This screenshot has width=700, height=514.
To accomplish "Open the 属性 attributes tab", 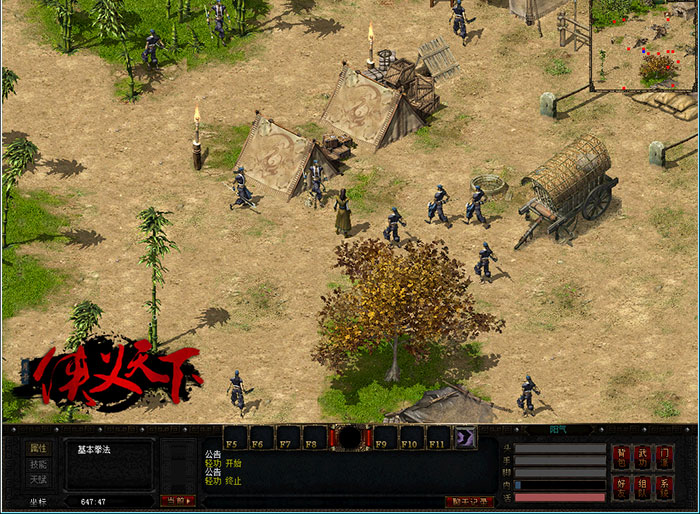I will pos(37,449).
